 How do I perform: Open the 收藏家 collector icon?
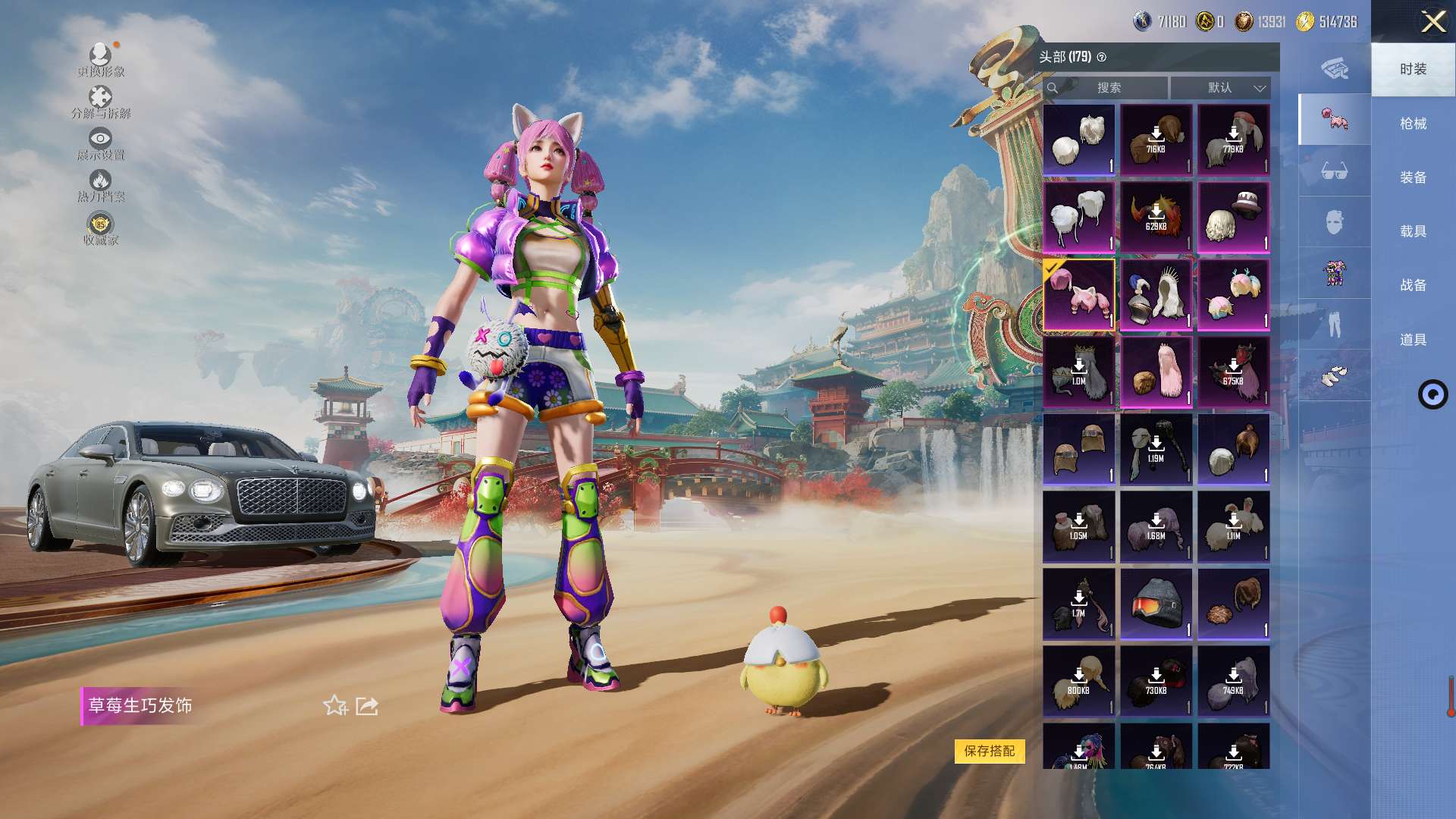100,228
